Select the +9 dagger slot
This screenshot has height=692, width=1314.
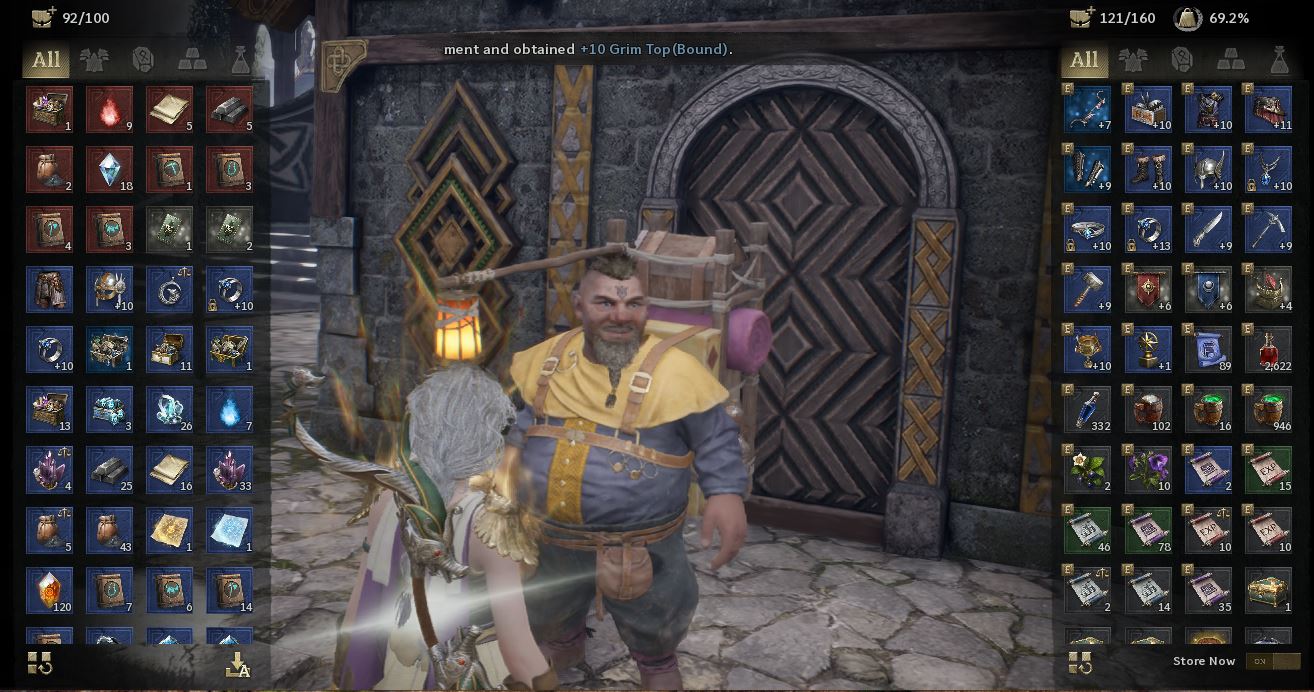pos(1208,230)
